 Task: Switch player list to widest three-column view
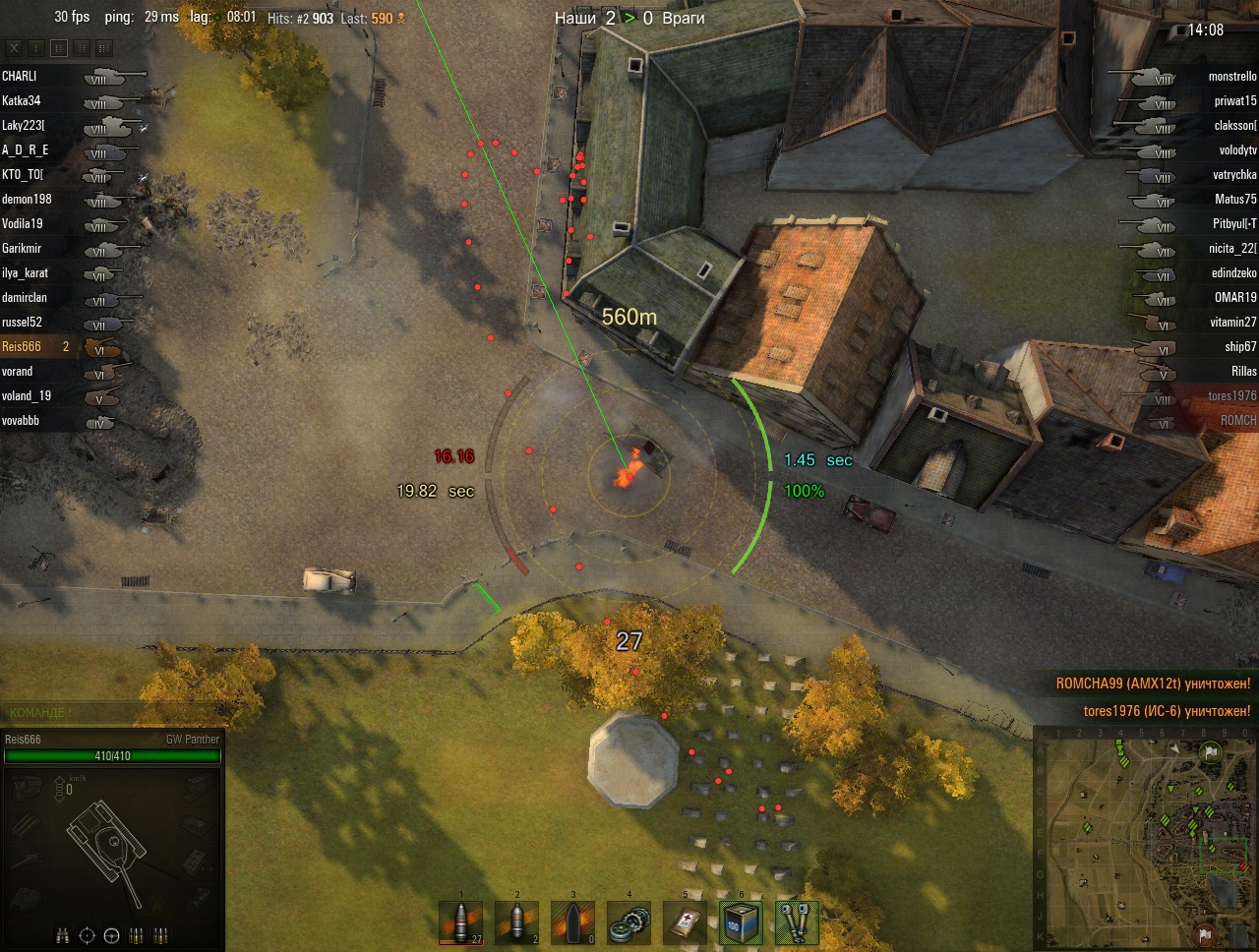coord(103,47)
